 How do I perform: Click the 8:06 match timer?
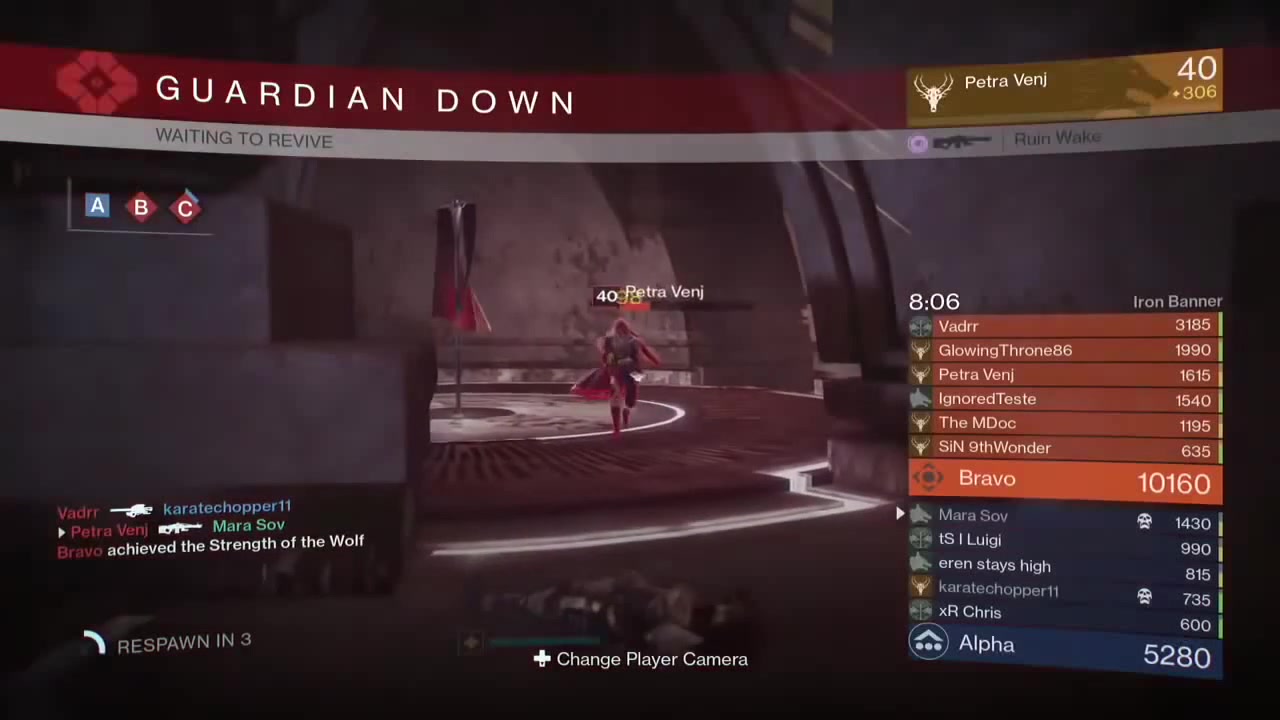[934, 301]
